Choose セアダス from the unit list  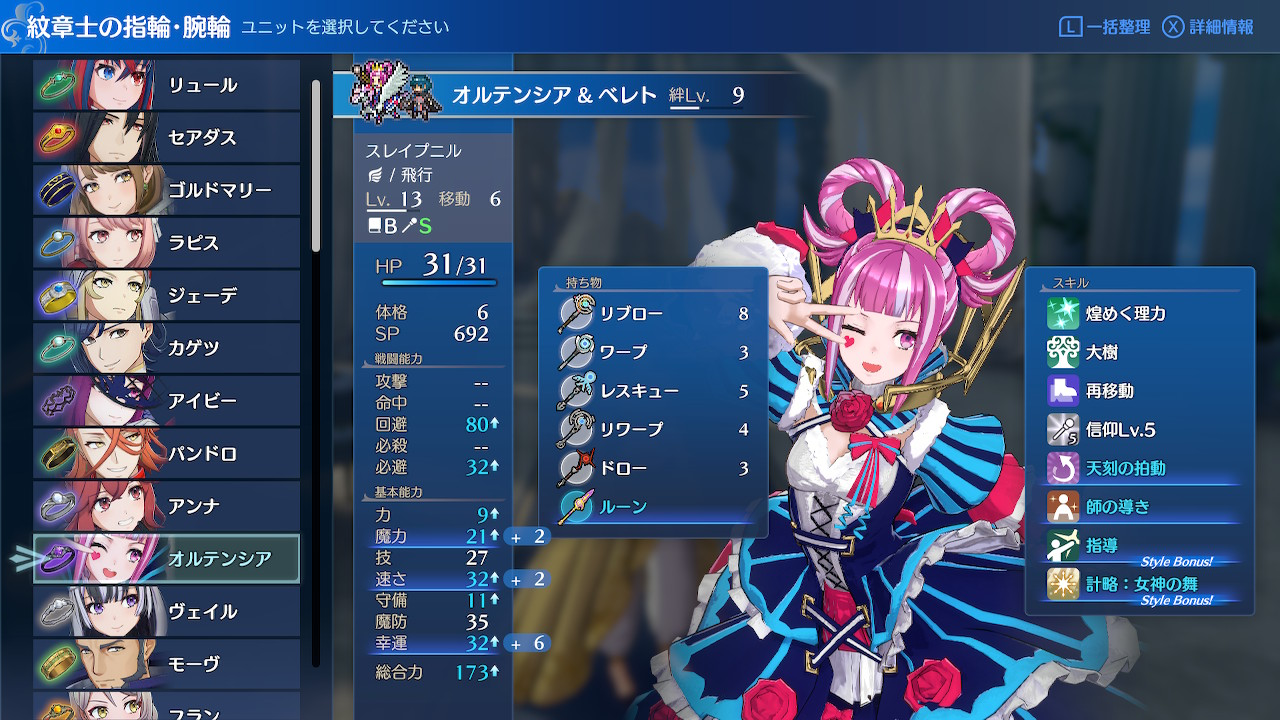(167, 138)
